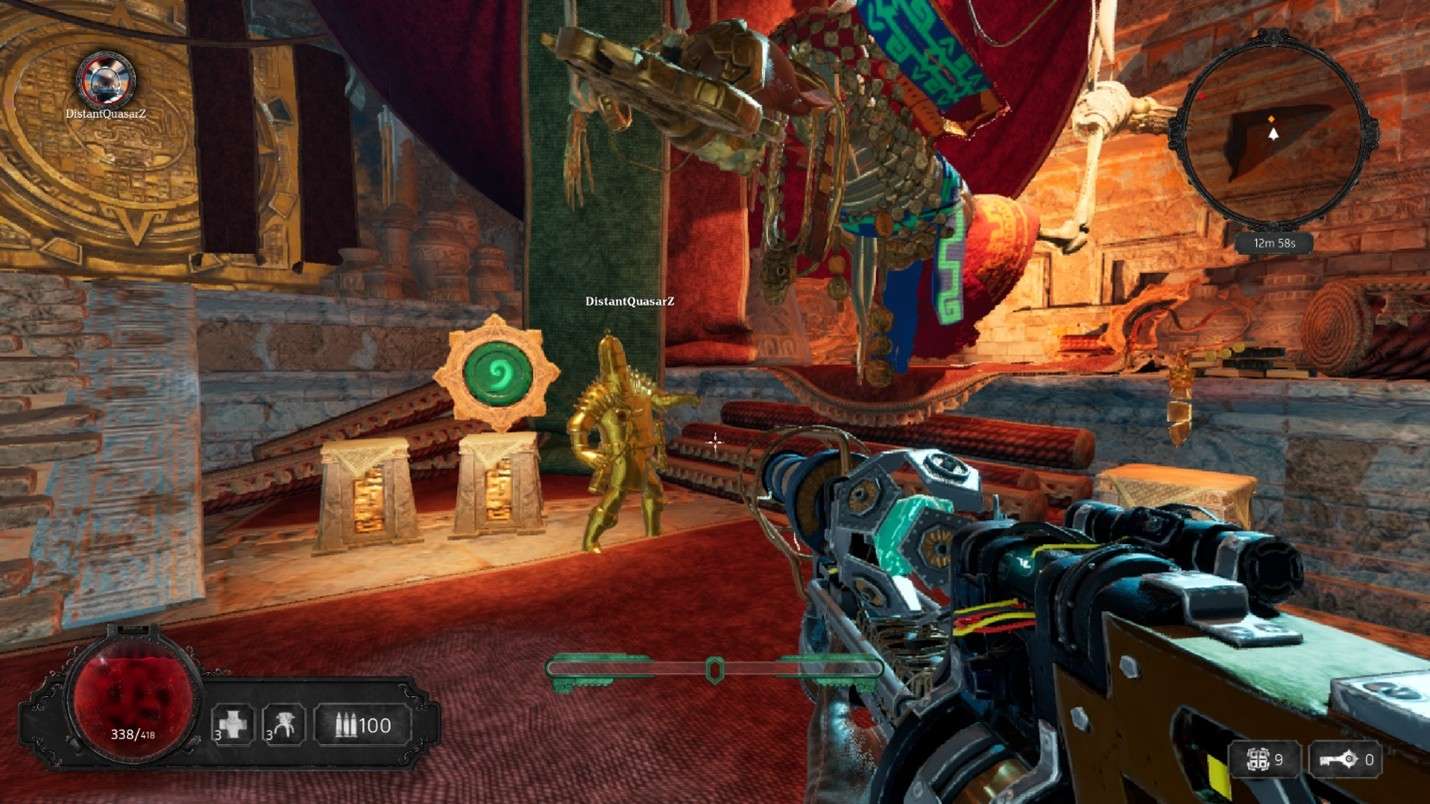Toggle the green spiral portal emblem
1430x804 pixels.
click(501, 369)
